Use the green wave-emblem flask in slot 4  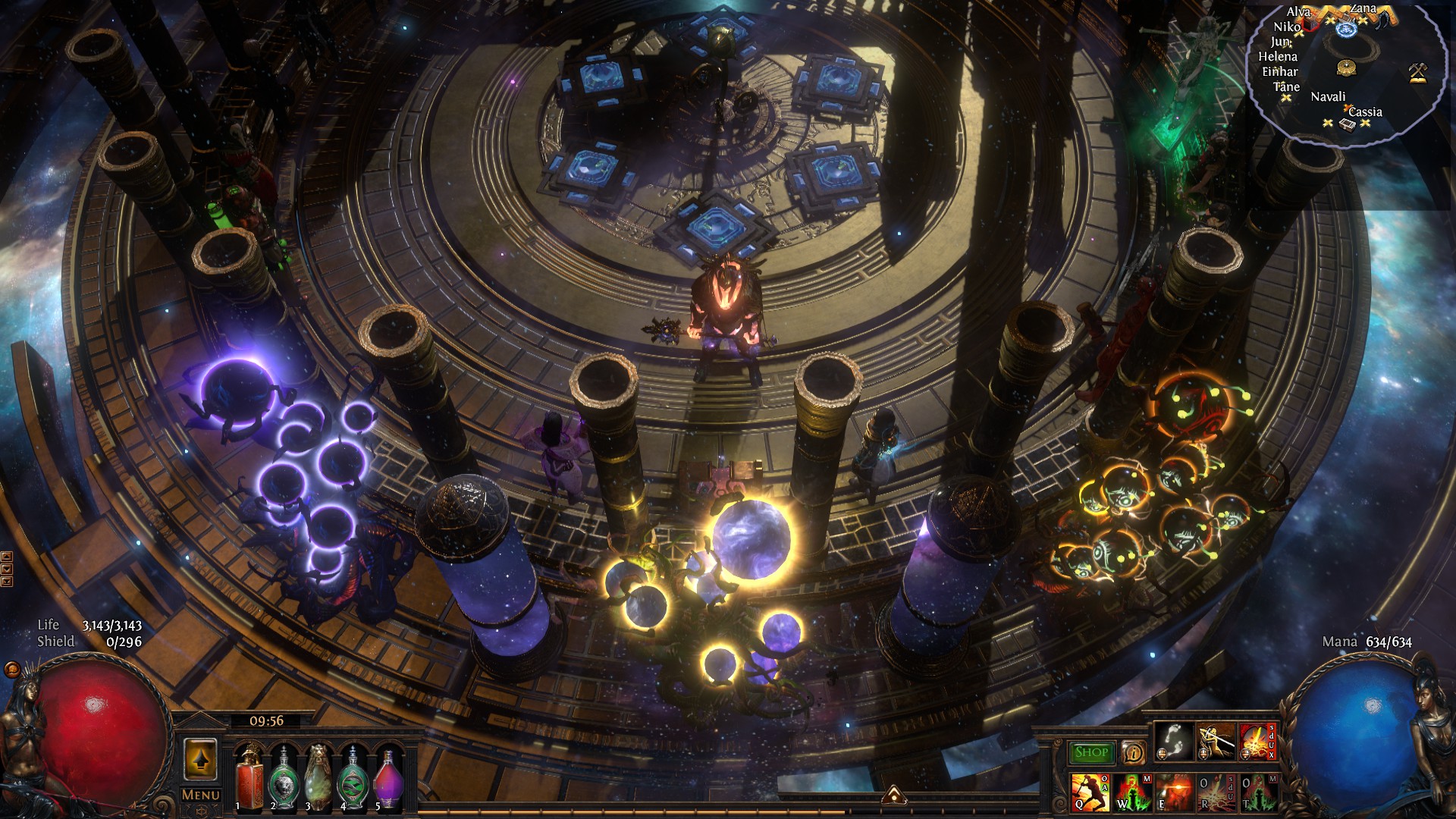tap(353, 777)
